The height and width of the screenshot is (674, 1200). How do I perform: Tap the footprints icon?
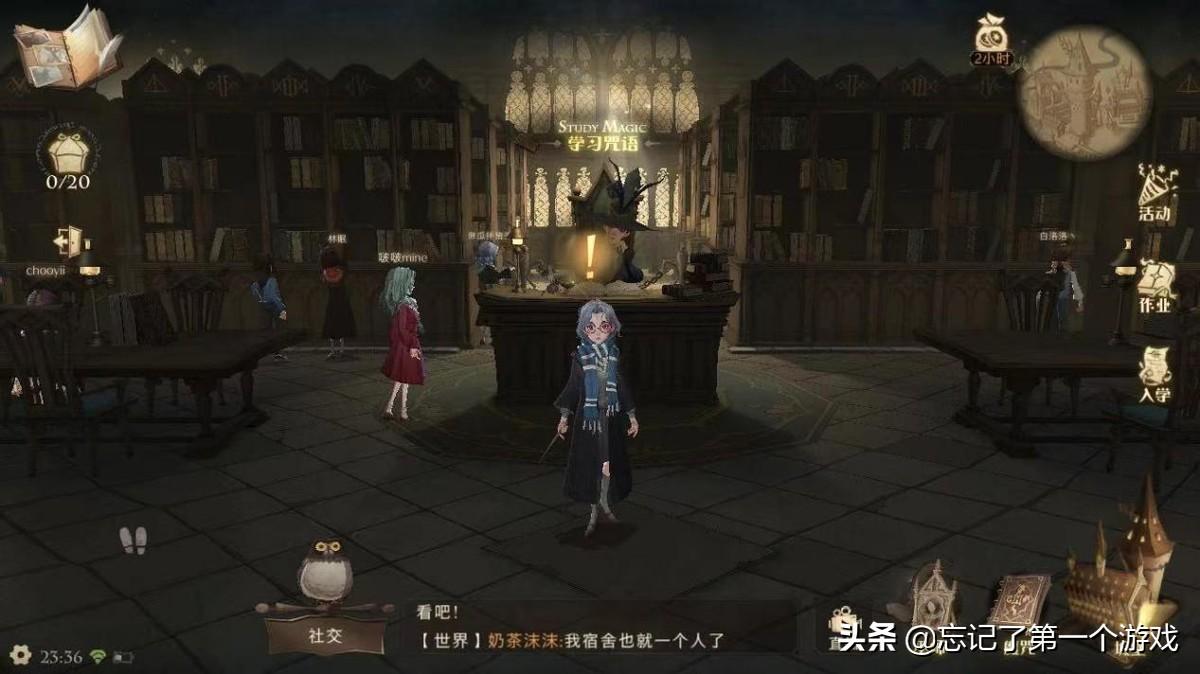pyautogui.click(x=133, y=540)
